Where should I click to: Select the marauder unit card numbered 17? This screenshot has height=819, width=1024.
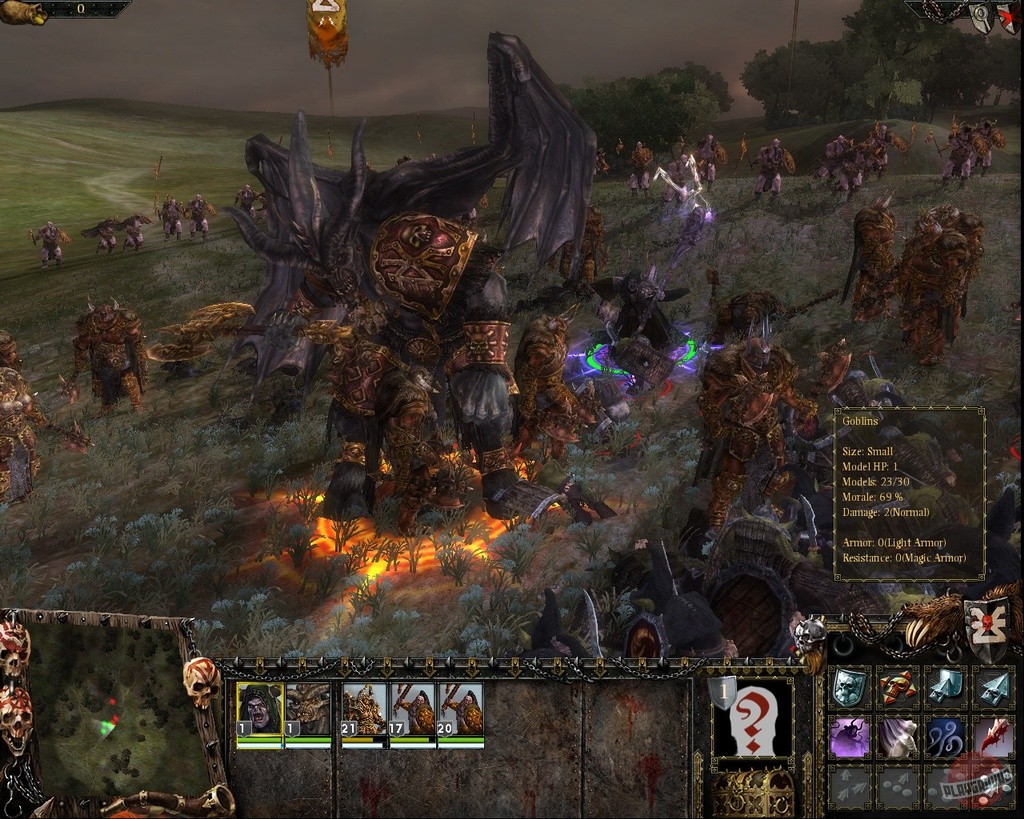(412, 710)
